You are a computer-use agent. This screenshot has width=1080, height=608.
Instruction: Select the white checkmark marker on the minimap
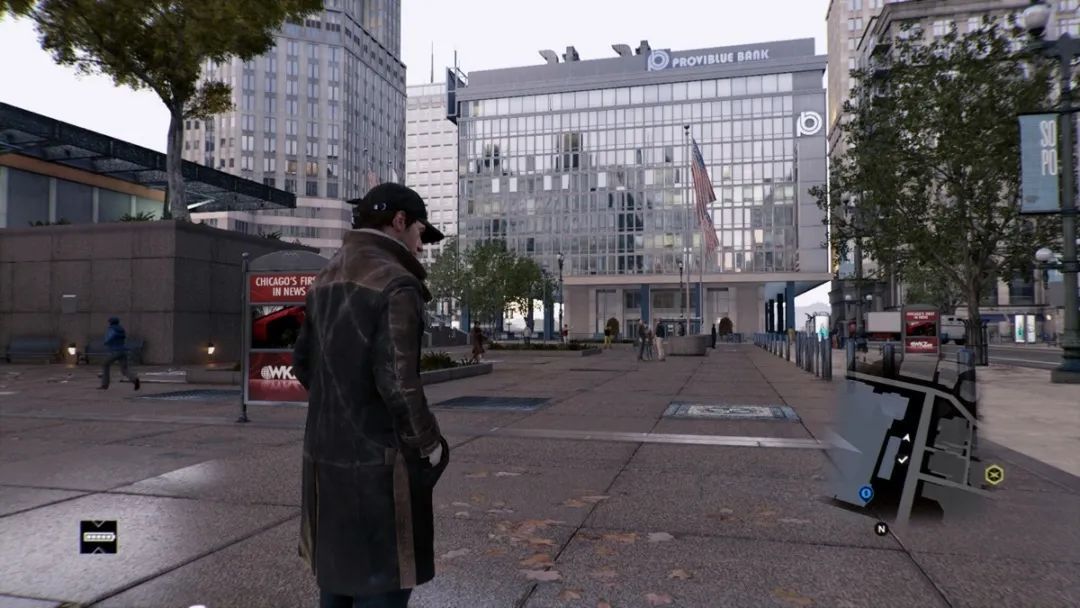903,459
